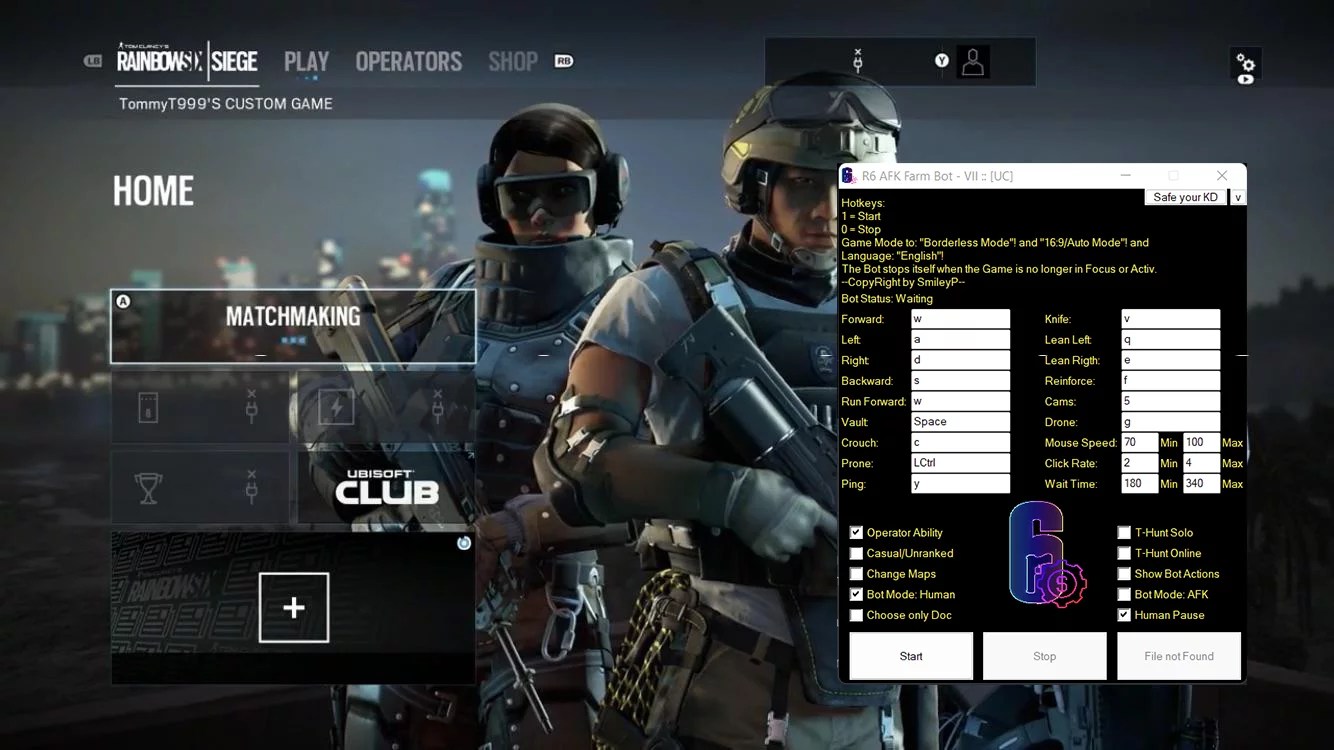Open the v dropdown next to Safe your KD

point(1237,197)
